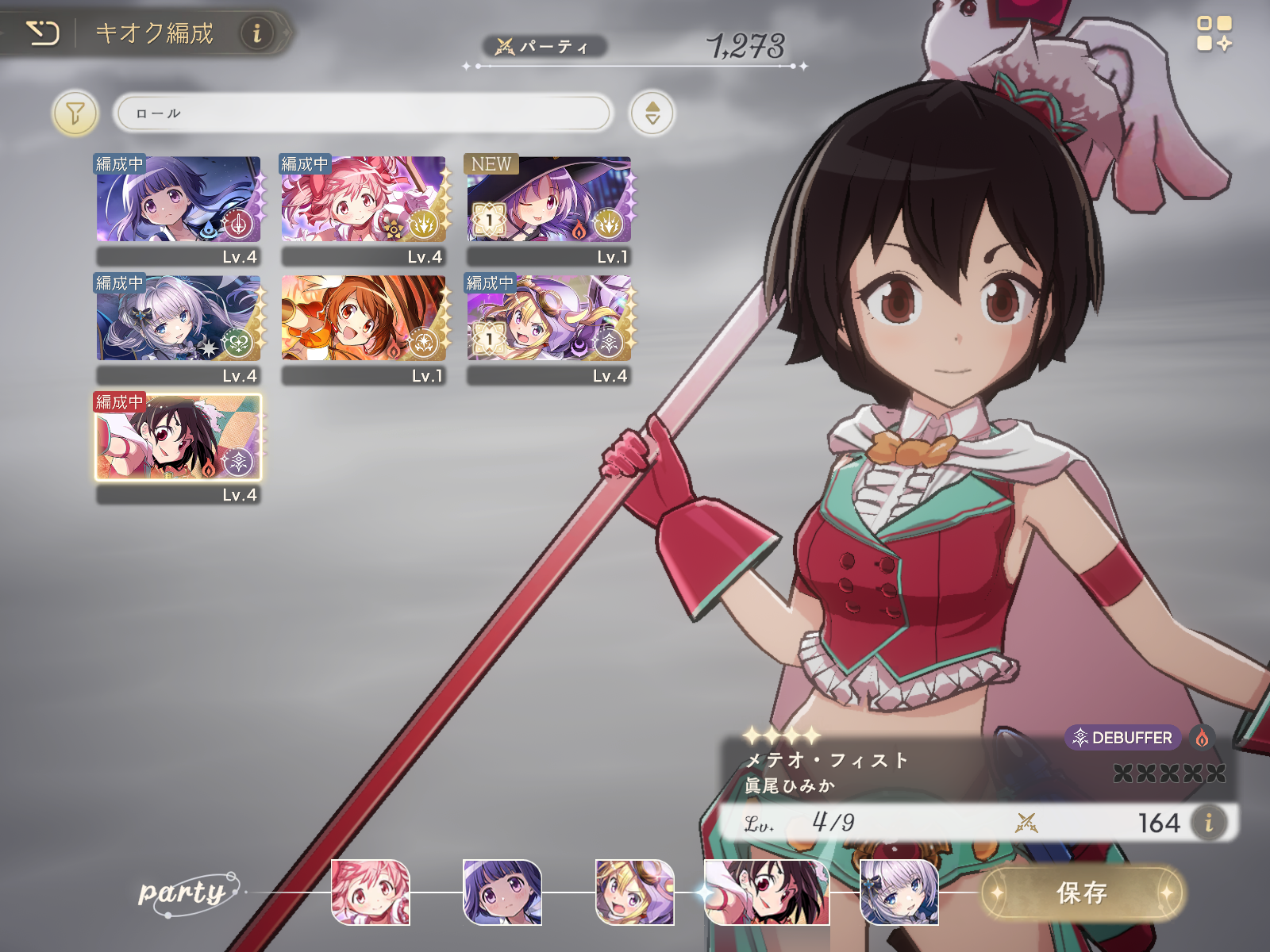This screenshot has height=952, width=1270.
Task: Click the purple-haired party slot portrait
Action: (502, 892)
